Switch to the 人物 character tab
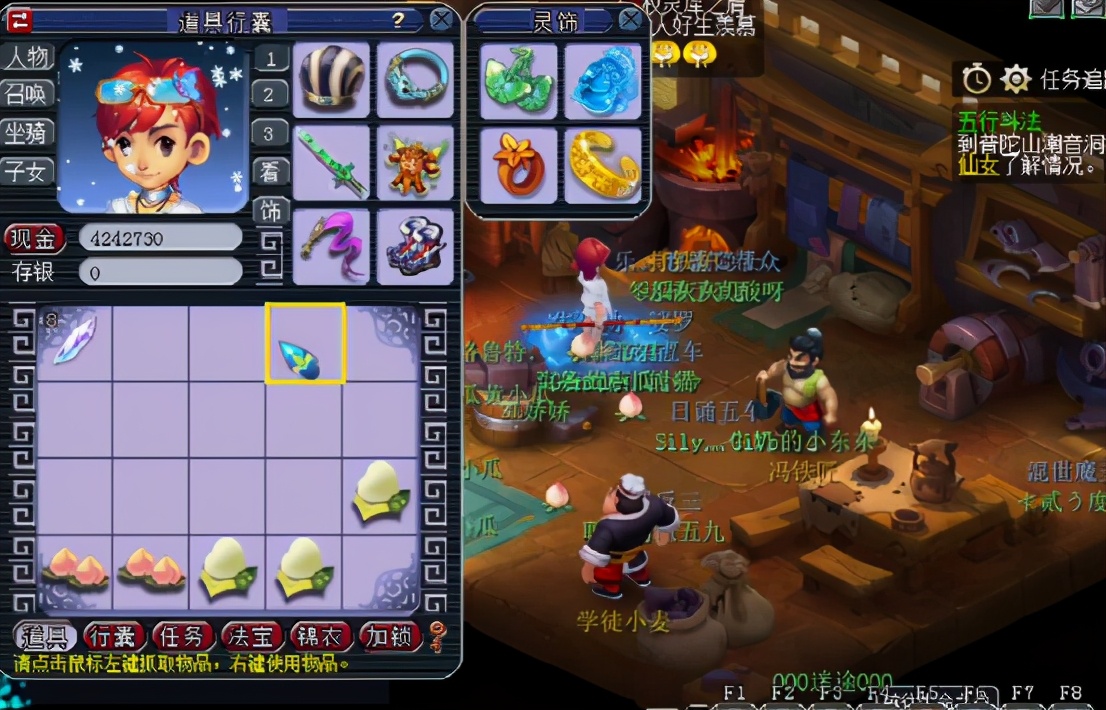The image size is (1106, 710). tap(27, 57)
